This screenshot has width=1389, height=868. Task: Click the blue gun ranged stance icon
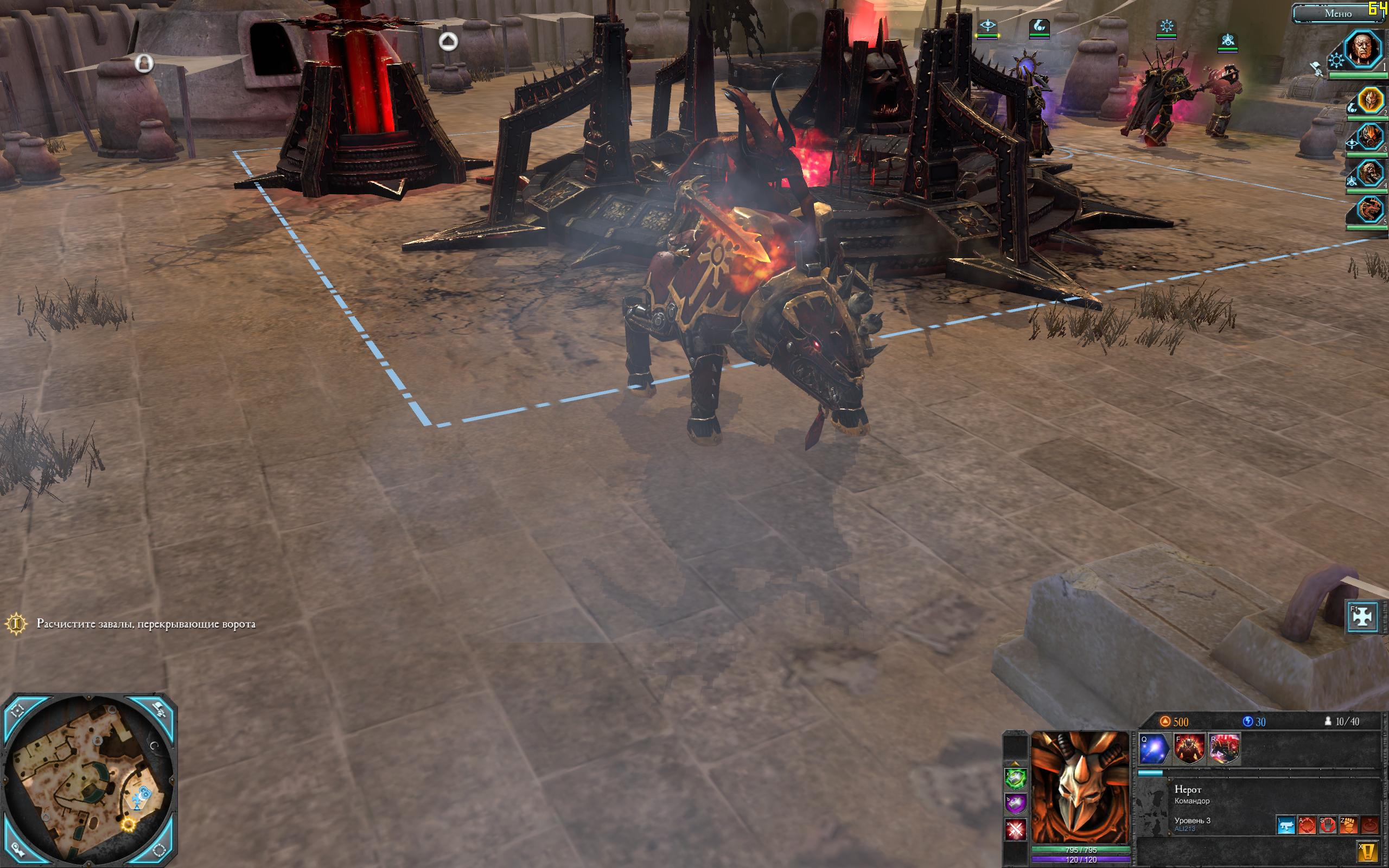[x=1286, y=825]
